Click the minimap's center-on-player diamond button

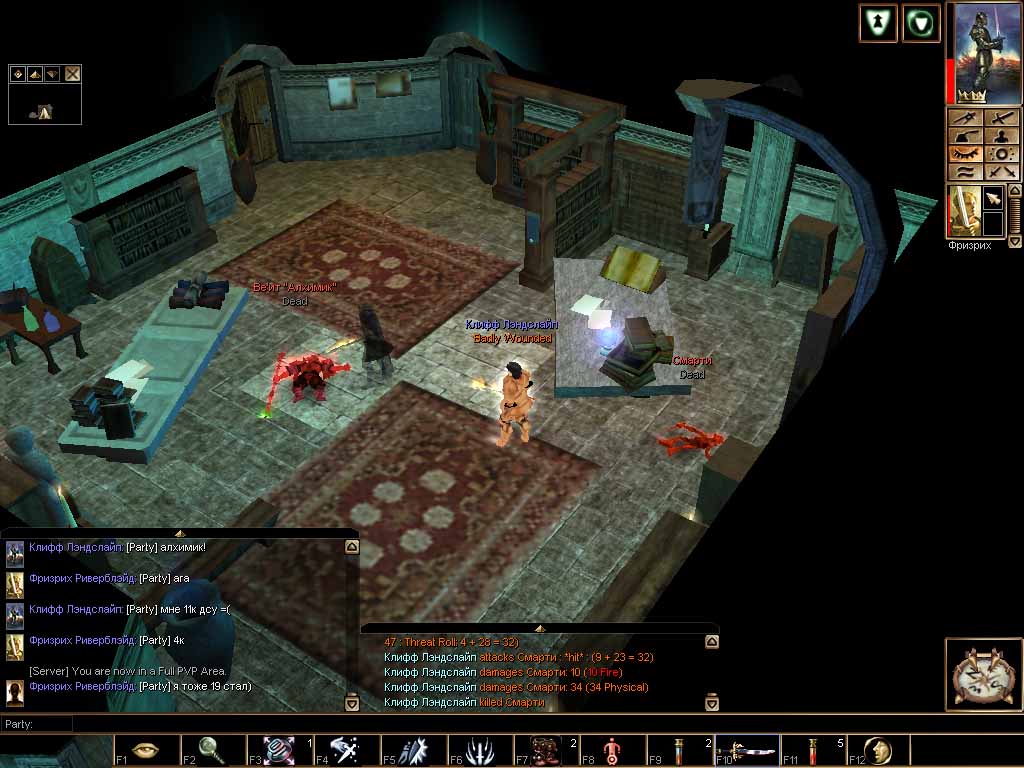coord(18,73)
